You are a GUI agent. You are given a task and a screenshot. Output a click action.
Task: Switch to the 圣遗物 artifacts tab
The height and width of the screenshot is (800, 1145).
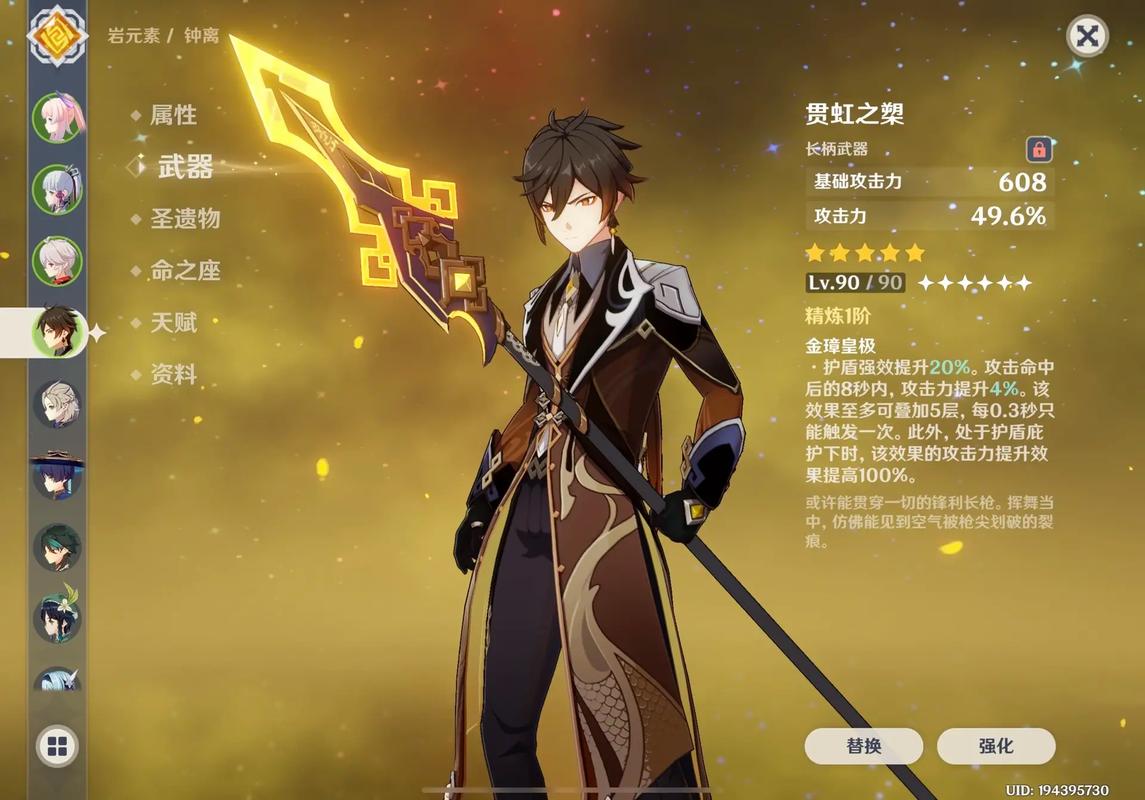(x=185, y=219)
